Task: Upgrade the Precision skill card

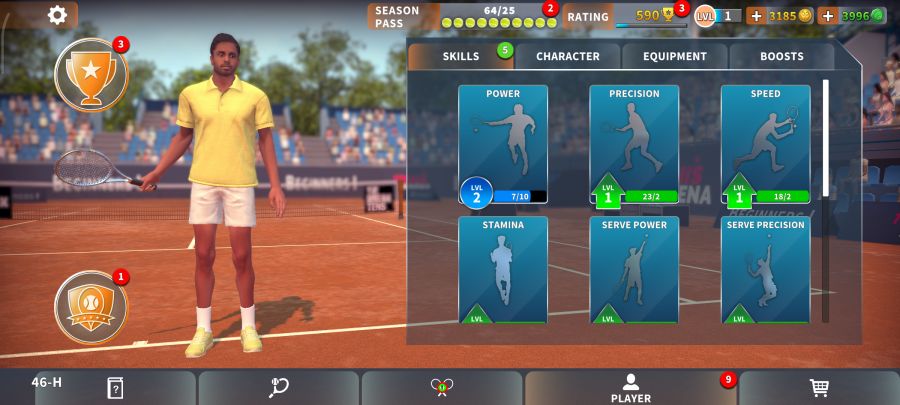Action: point(634,144)
